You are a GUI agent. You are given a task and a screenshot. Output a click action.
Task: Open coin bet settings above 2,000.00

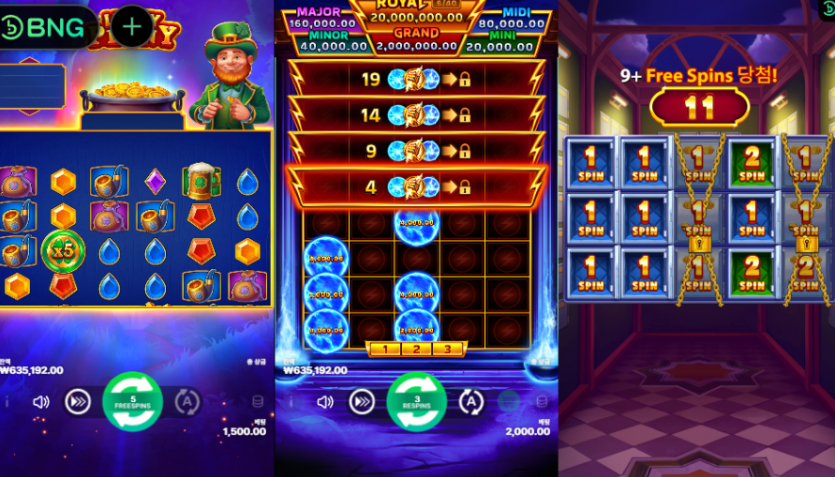[542, 402]
